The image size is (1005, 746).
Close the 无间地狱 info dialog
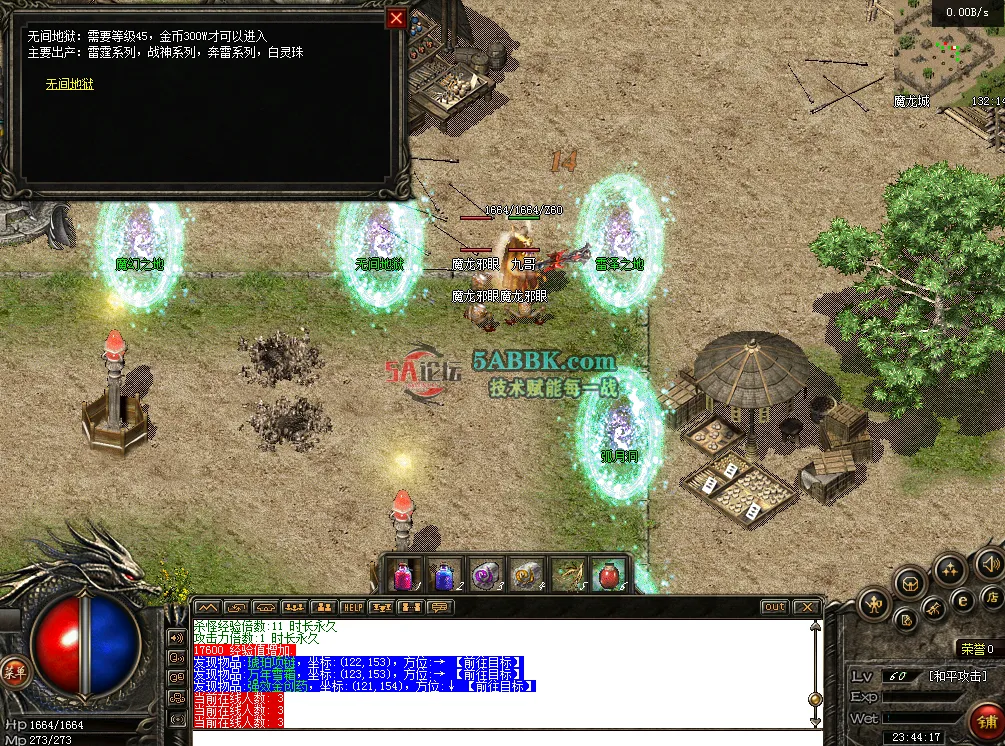click(x=397, y=19)
